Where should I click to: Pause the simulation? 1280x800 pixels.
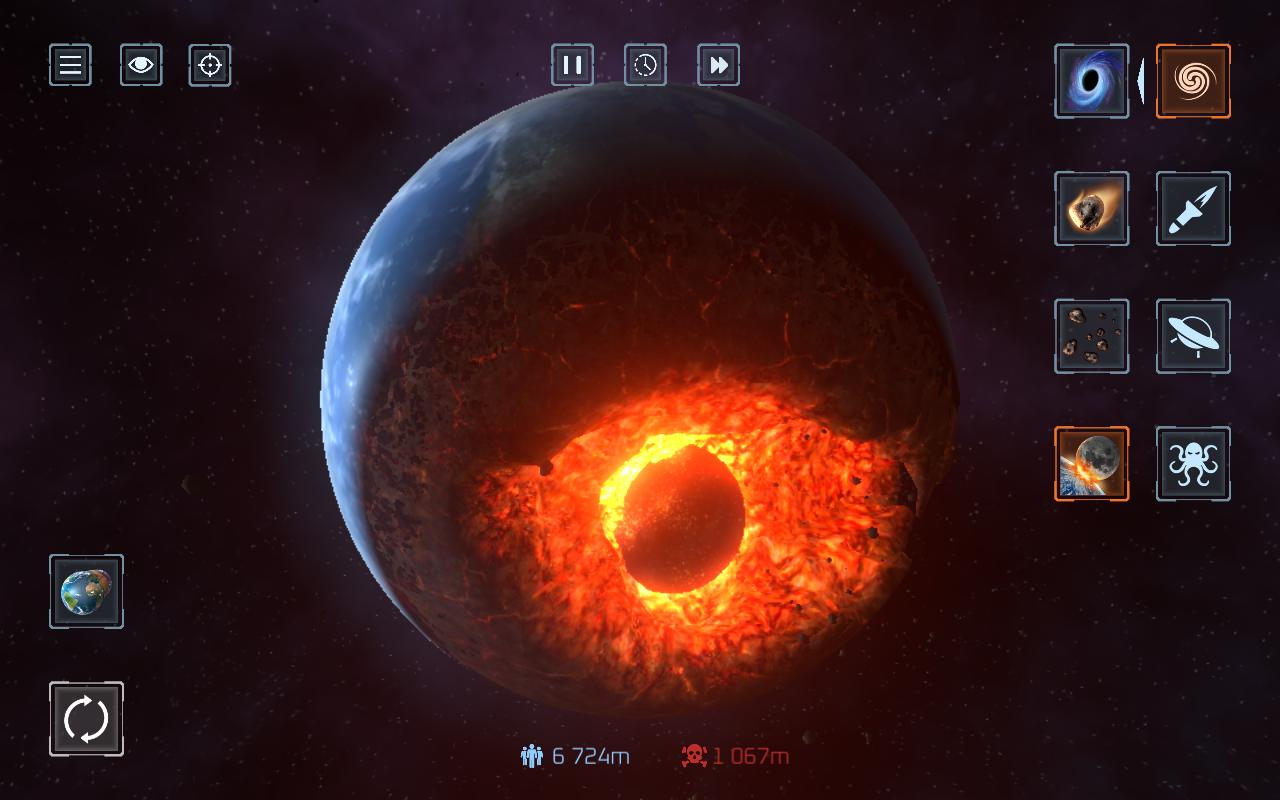572,64
